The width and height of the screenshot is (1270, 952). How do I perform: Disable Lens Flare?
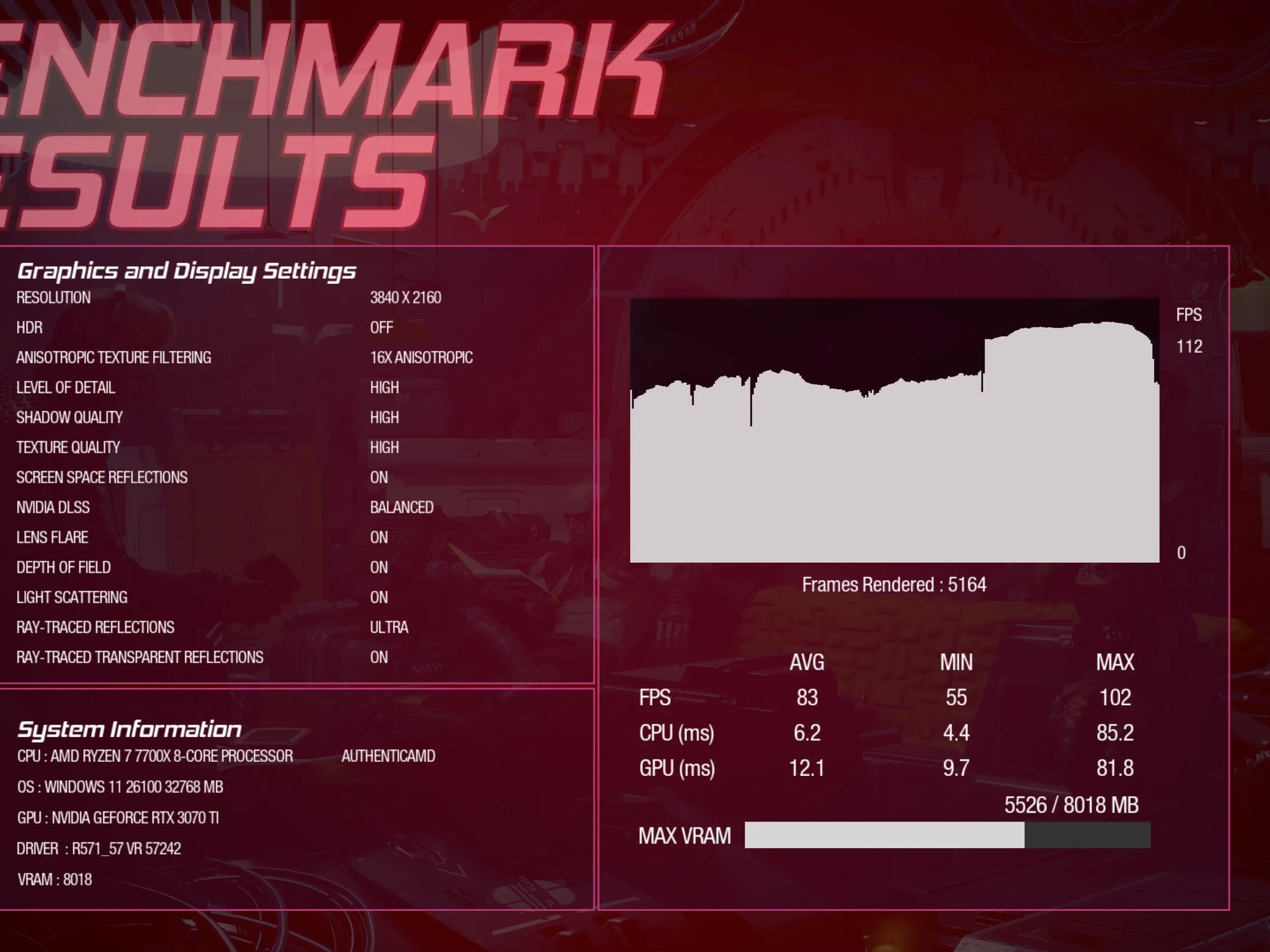[x=379, y=537]
